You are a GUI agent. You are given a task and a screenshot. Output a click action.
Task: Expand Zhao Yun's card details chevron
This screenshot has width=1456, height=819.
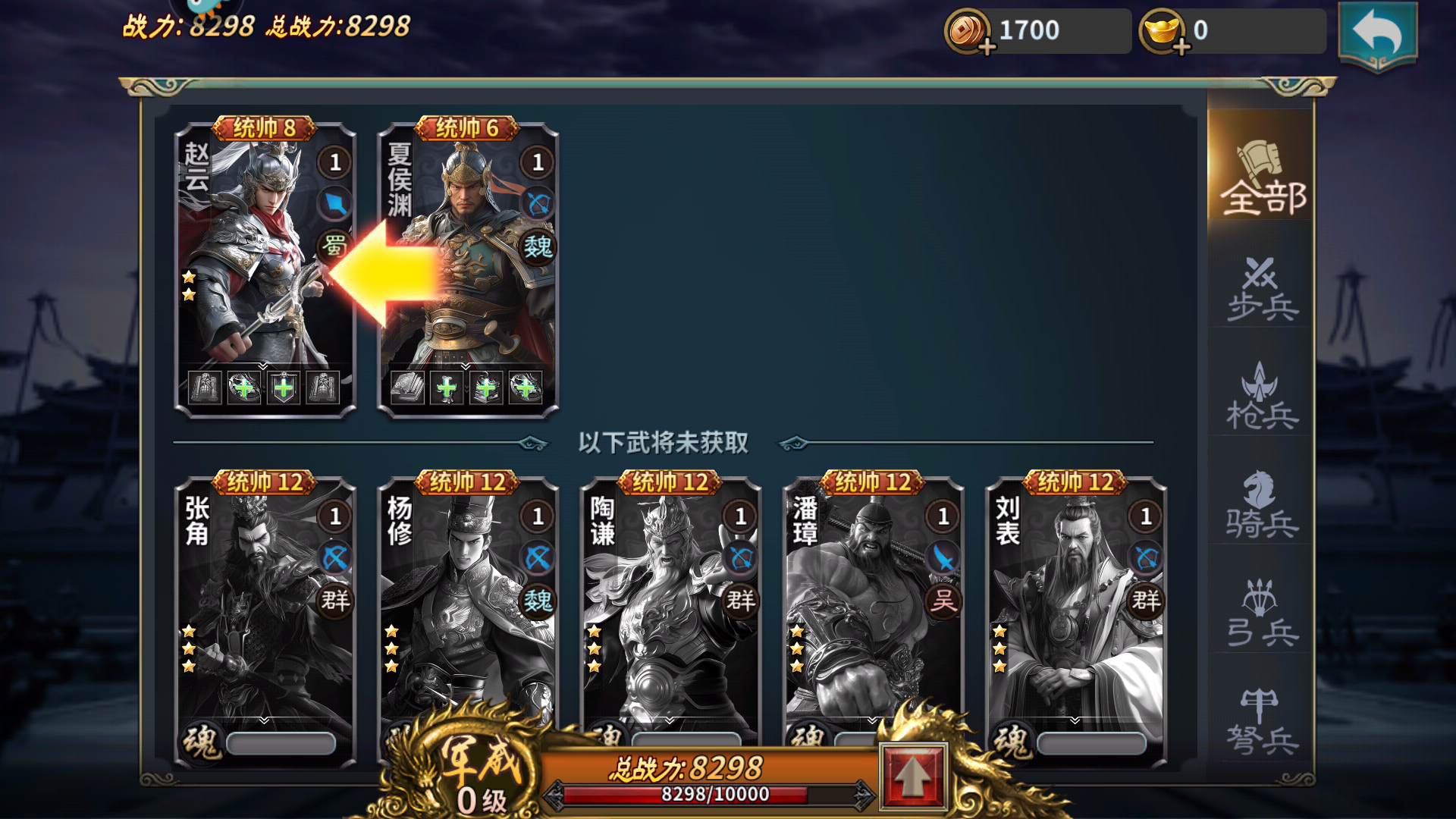[262, 365]
